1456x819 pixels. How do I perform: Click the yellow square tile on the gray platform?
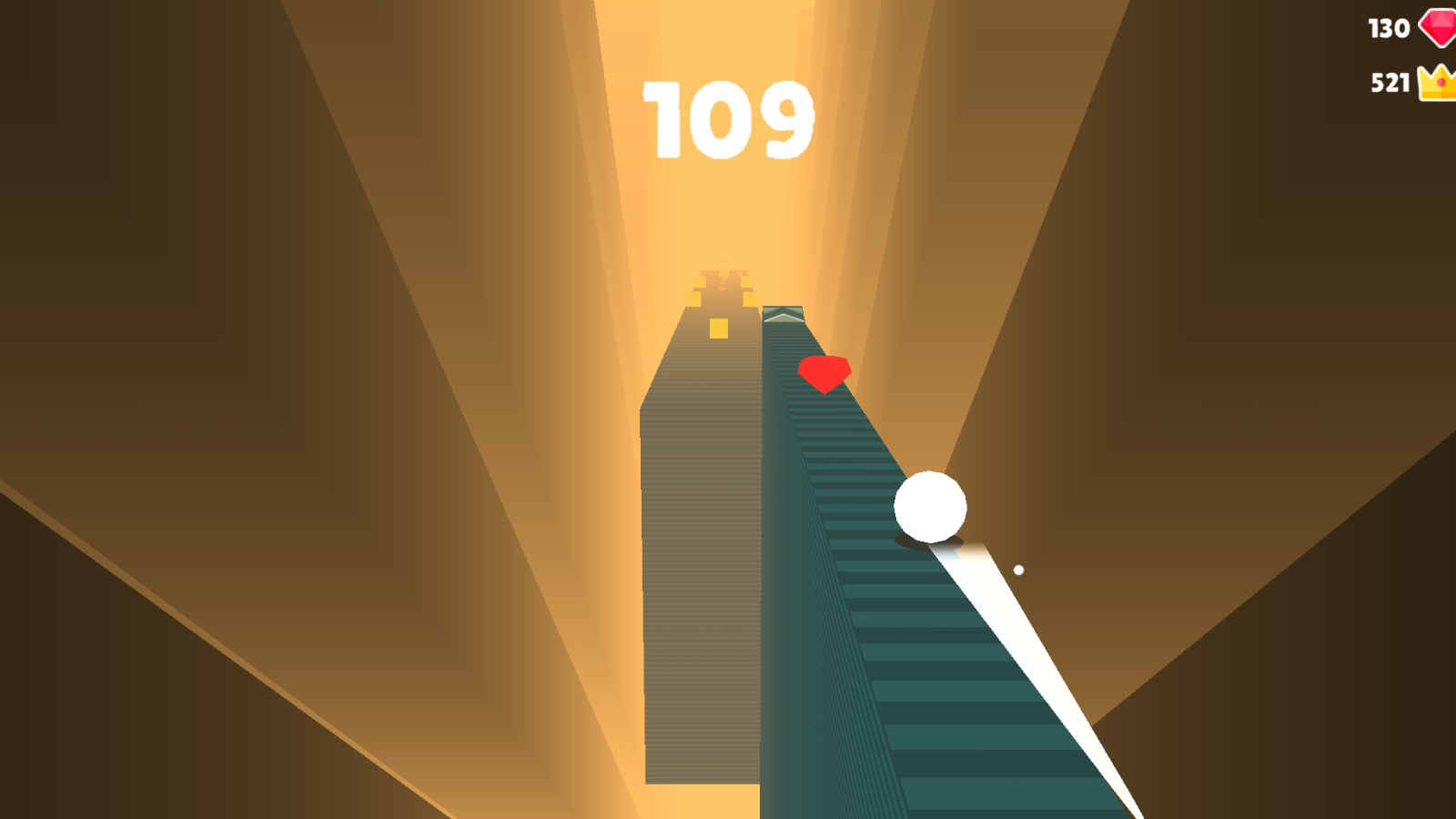point(718,329)
